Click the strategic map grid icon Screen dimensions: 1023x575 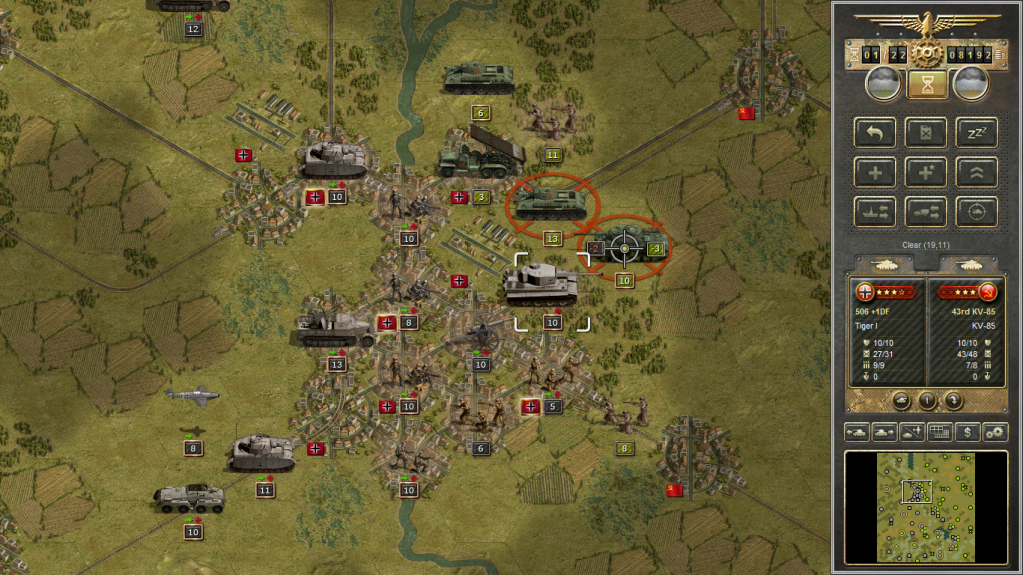tap(939, 432)
